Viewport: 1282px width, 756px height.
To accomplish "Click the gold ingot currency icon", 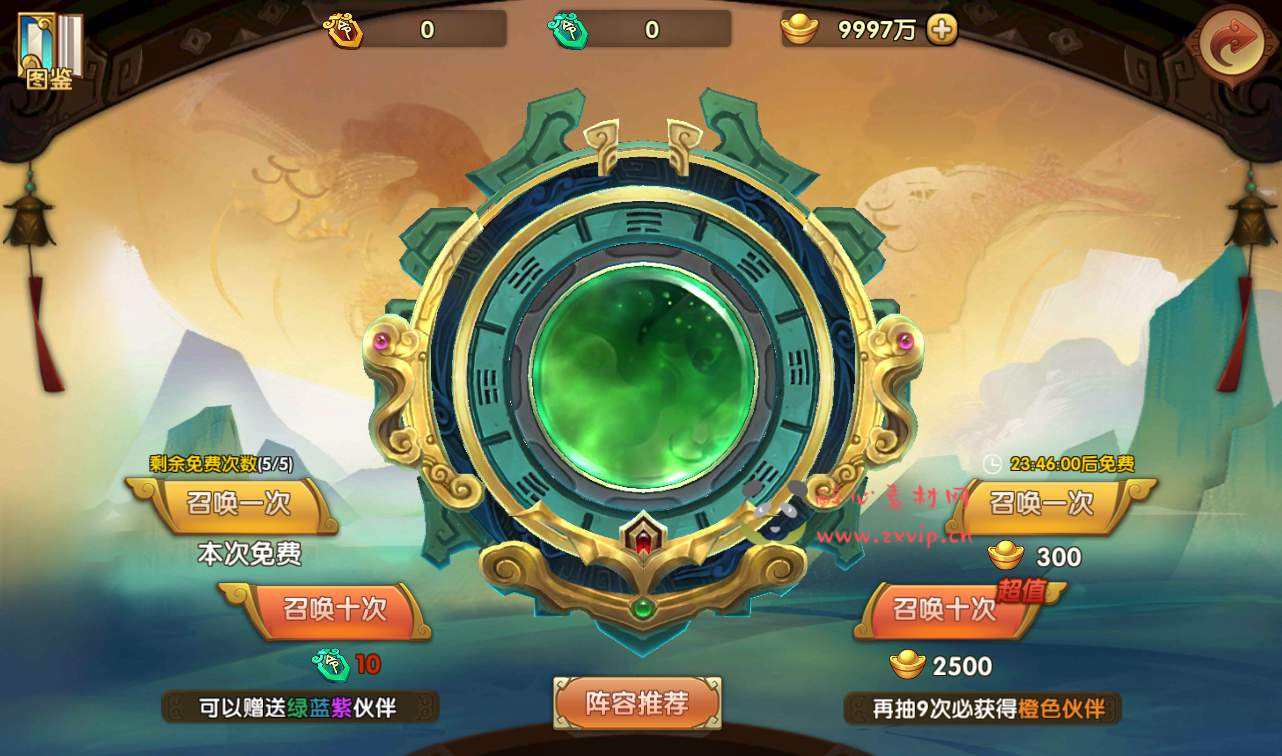I will click(x=797, y=30).
